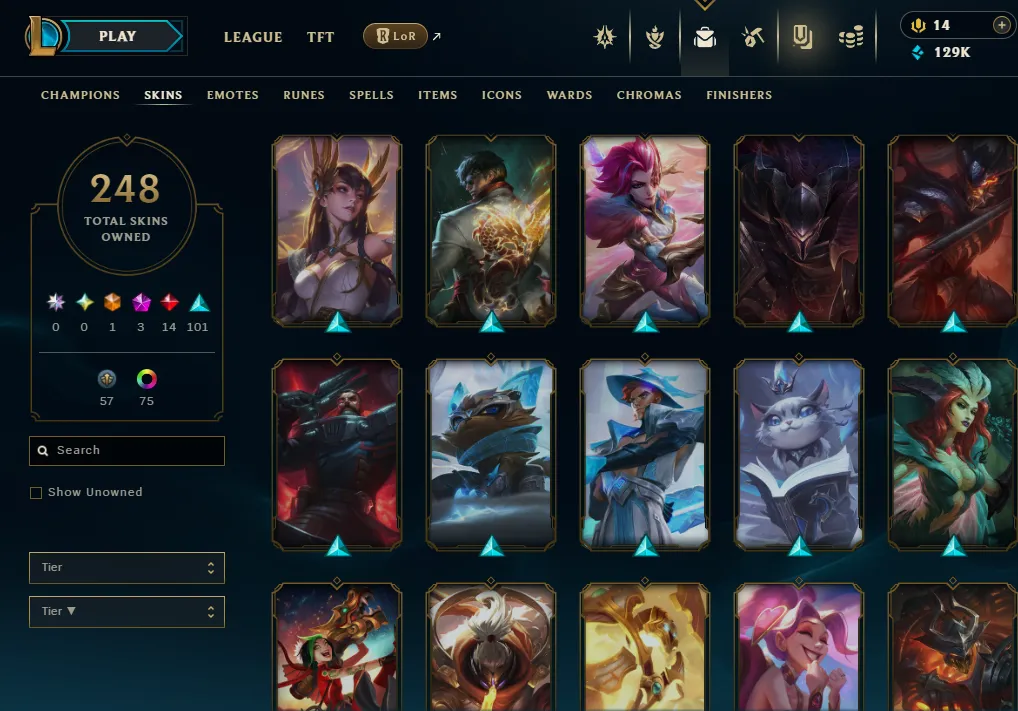
Task: Start a match with the PLAY button
Action: pos(118,37)
